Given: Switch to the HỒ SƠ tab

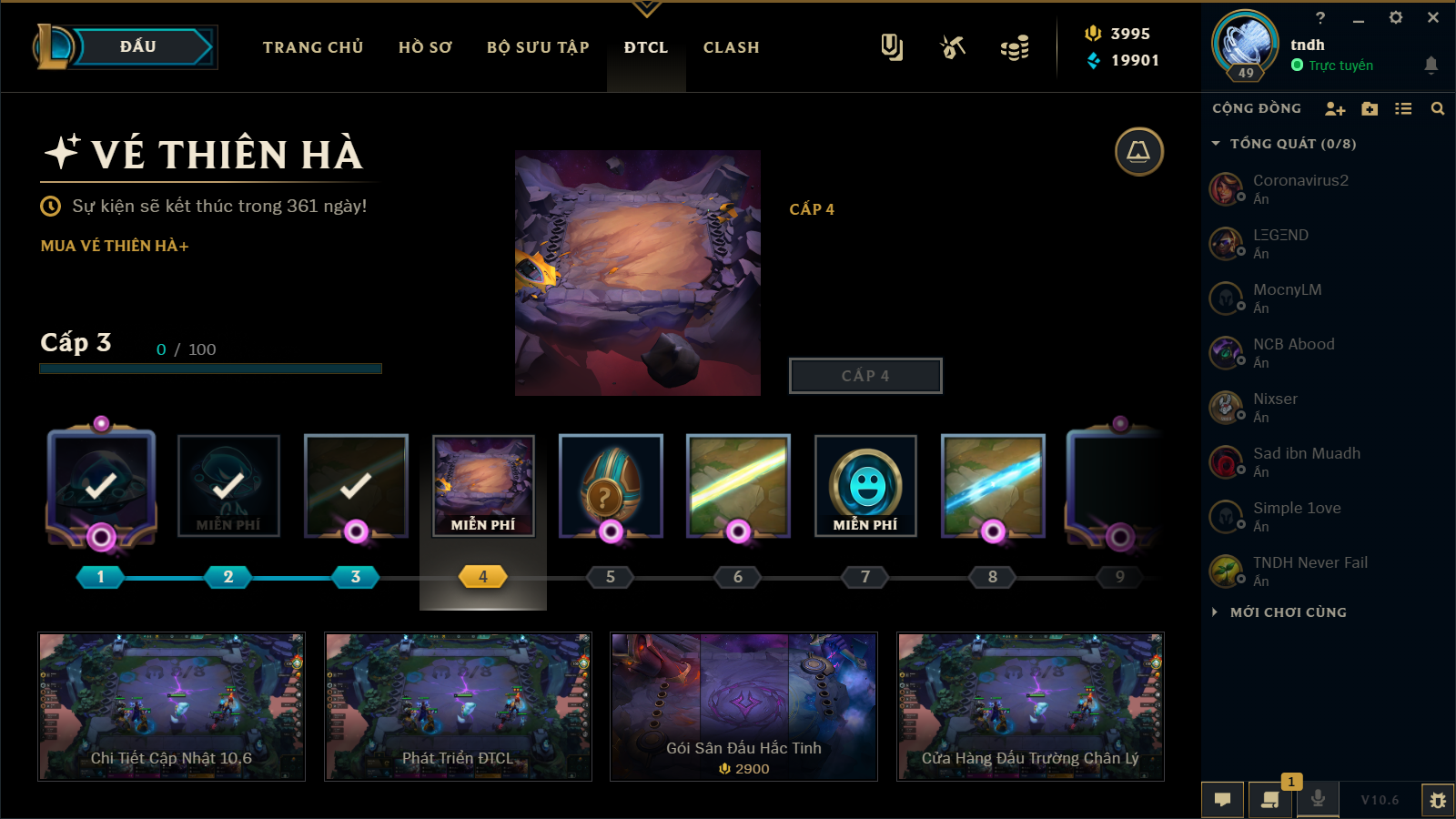Looking at the screenshot, I should pos(425,47).
